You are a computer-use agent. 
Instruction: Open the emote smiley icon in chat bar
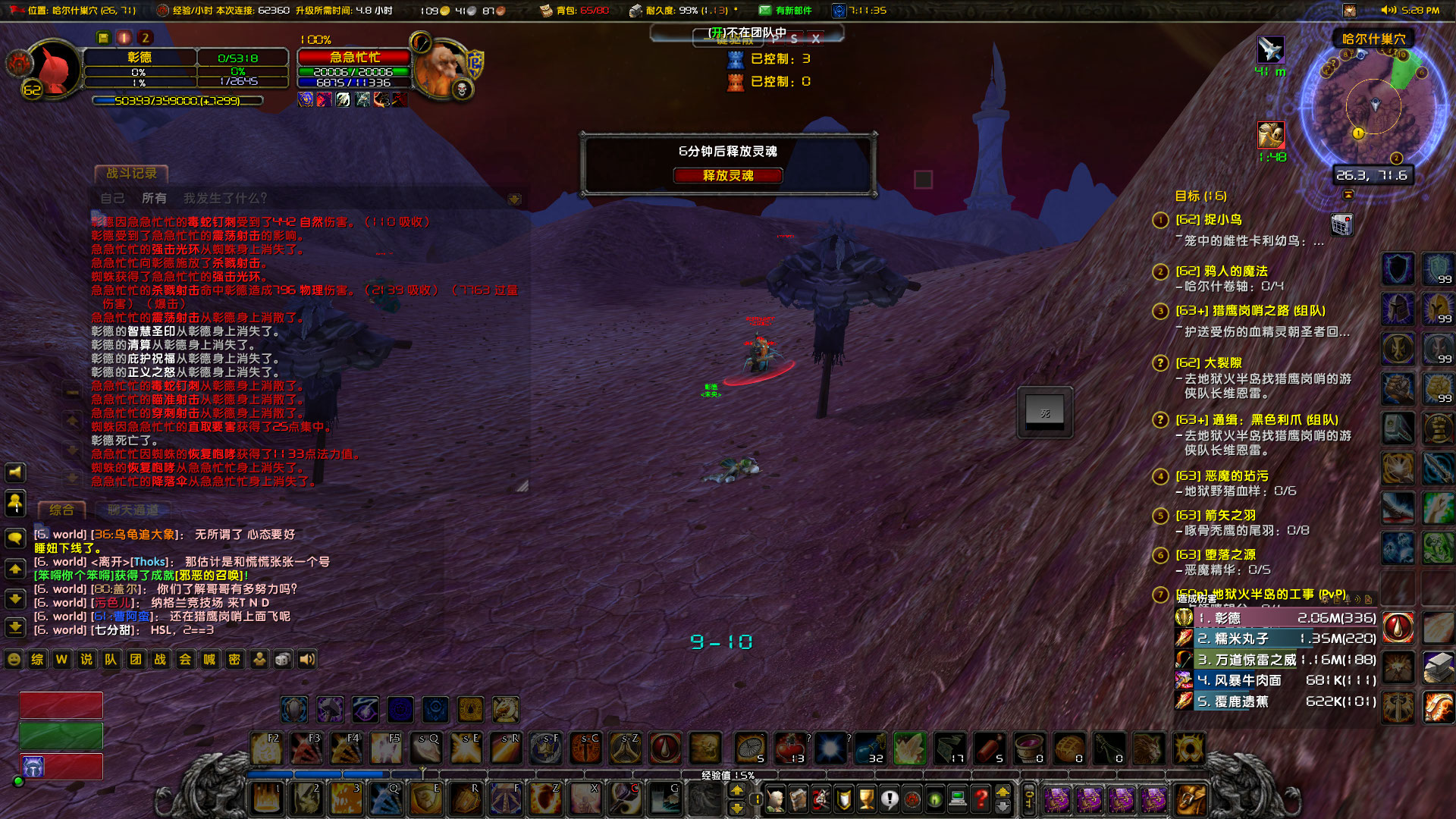coord(14,660)
